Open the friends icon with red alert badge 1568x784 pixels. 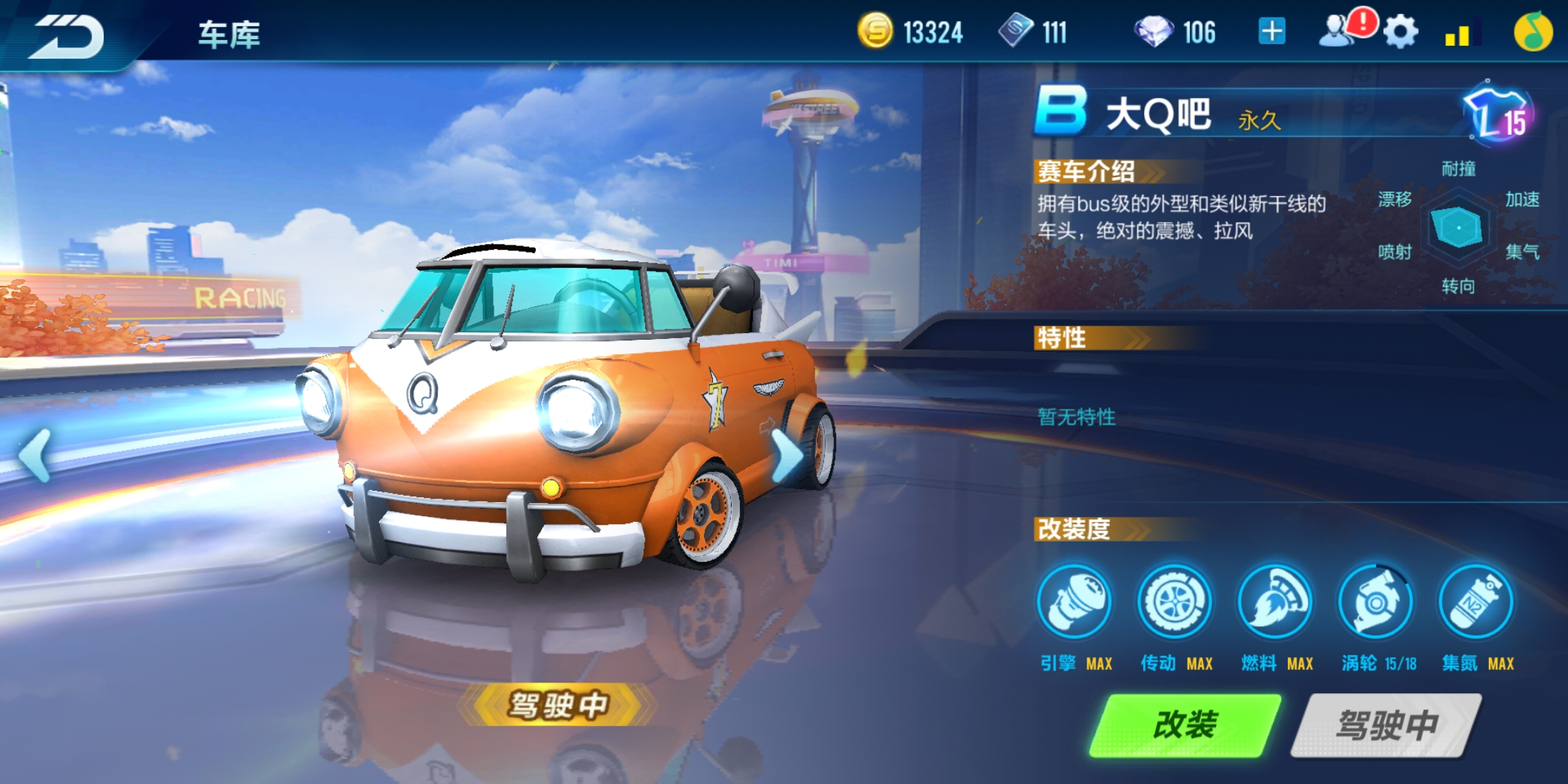(x=1344, y=30)
